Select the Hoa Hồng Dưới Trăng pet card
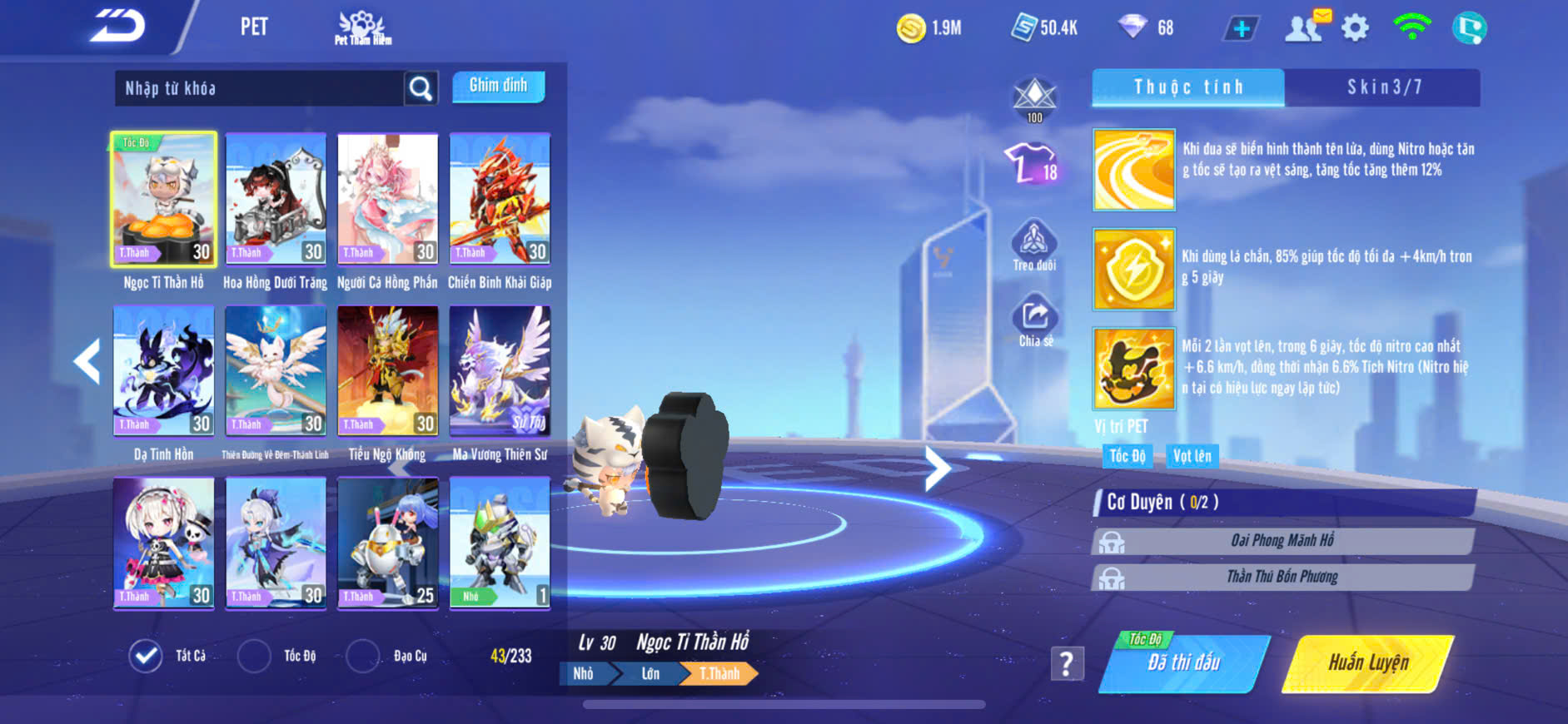Image resolution: width=1568 pixels, height=724 pixels. 276,199
